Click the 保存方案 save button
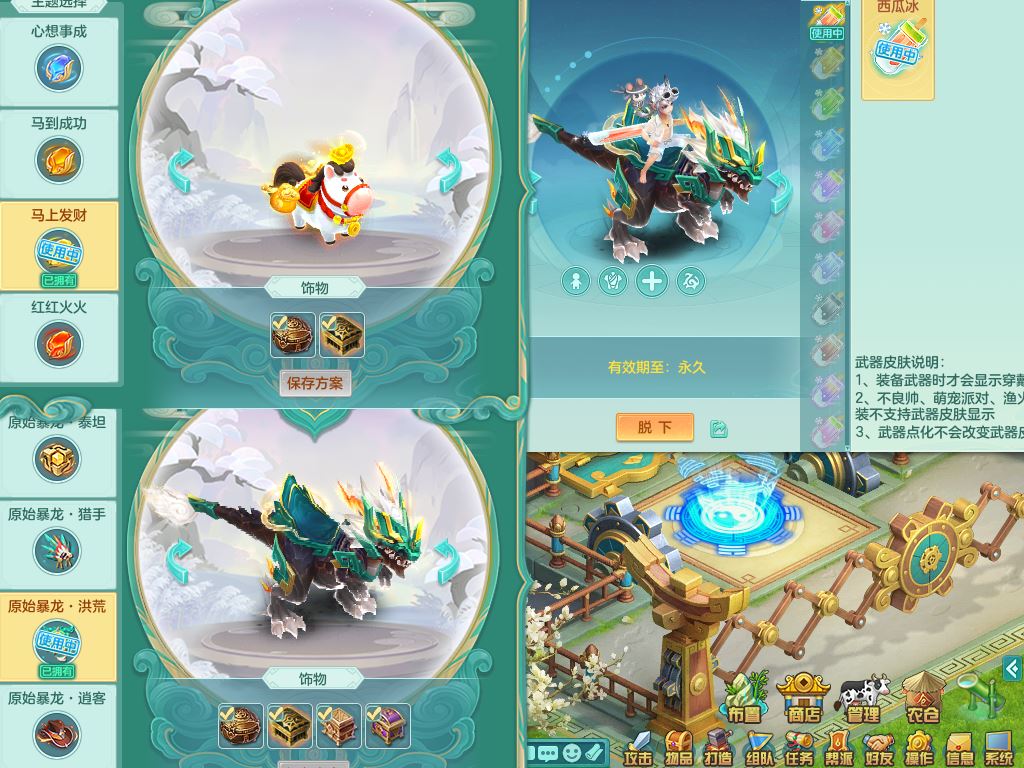Image resolution: width=1024 pixels, height=768 pixels. tap(315, 383)
